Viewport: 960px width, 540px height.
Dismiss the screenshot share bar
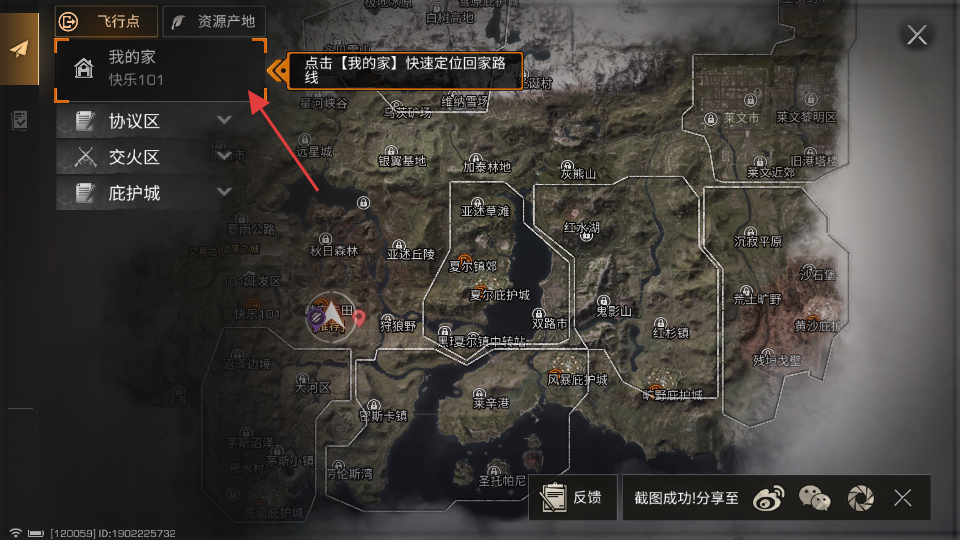(903, 497)
